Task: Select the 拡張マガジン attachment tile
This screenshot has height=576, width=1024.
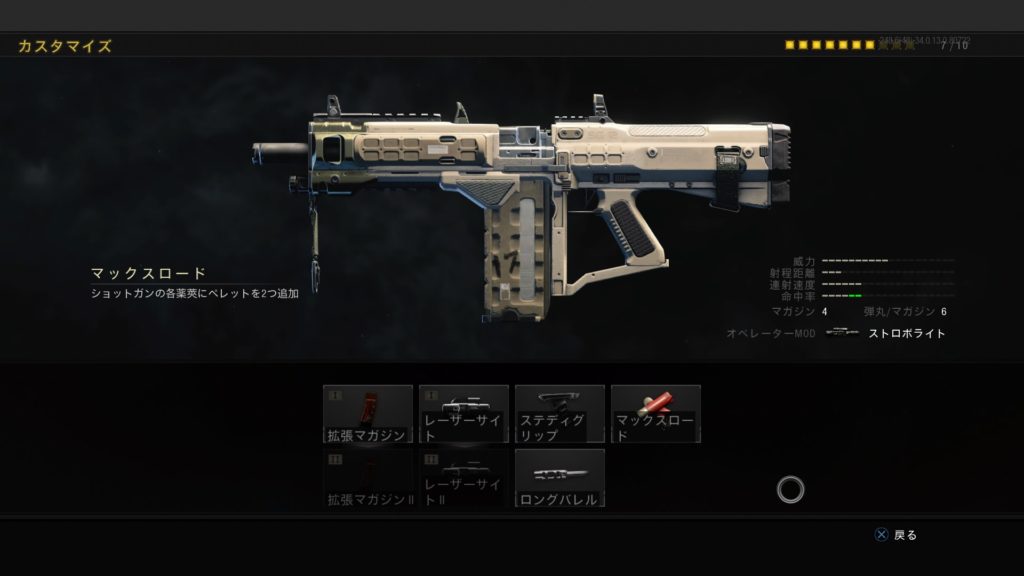Action: (368, 414)
